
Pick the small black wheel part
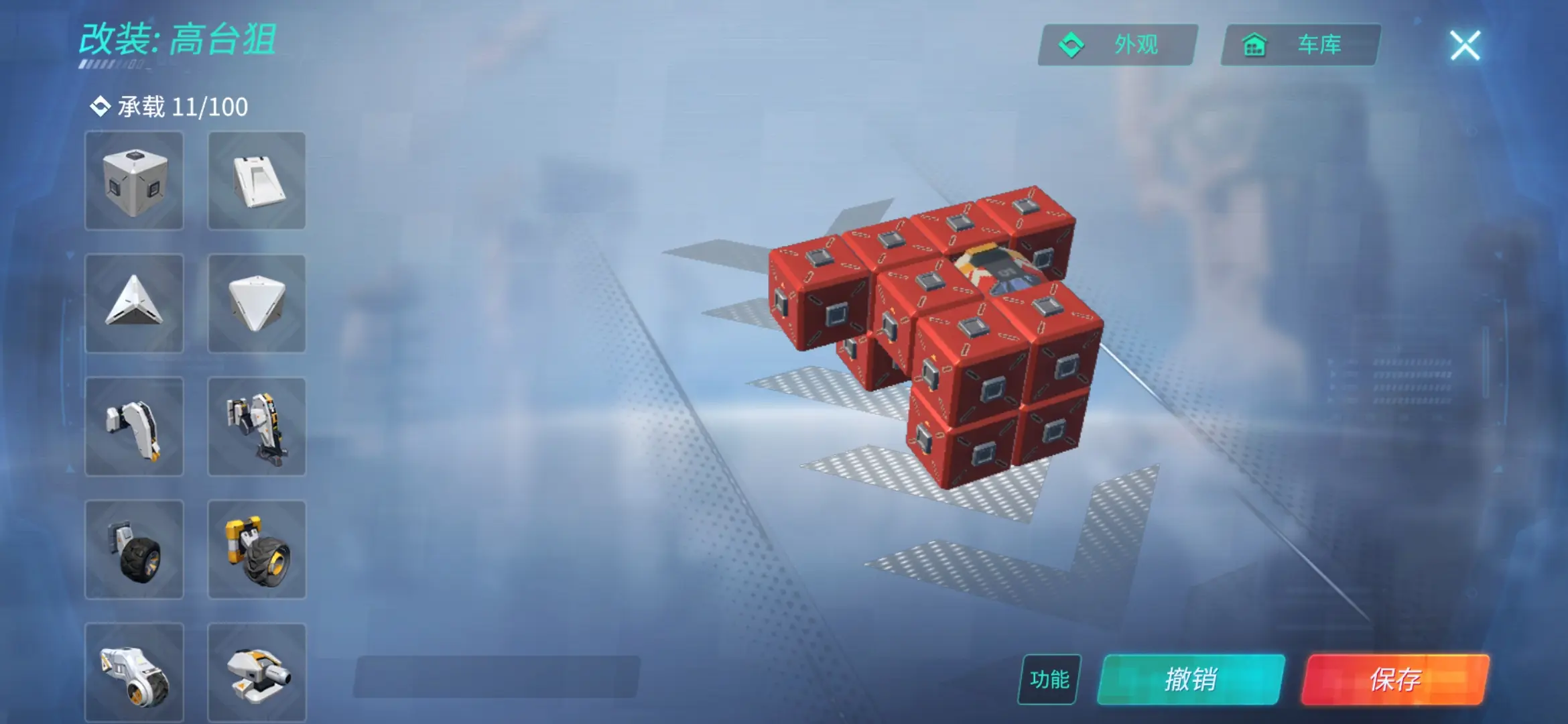[x=134, y=550]
